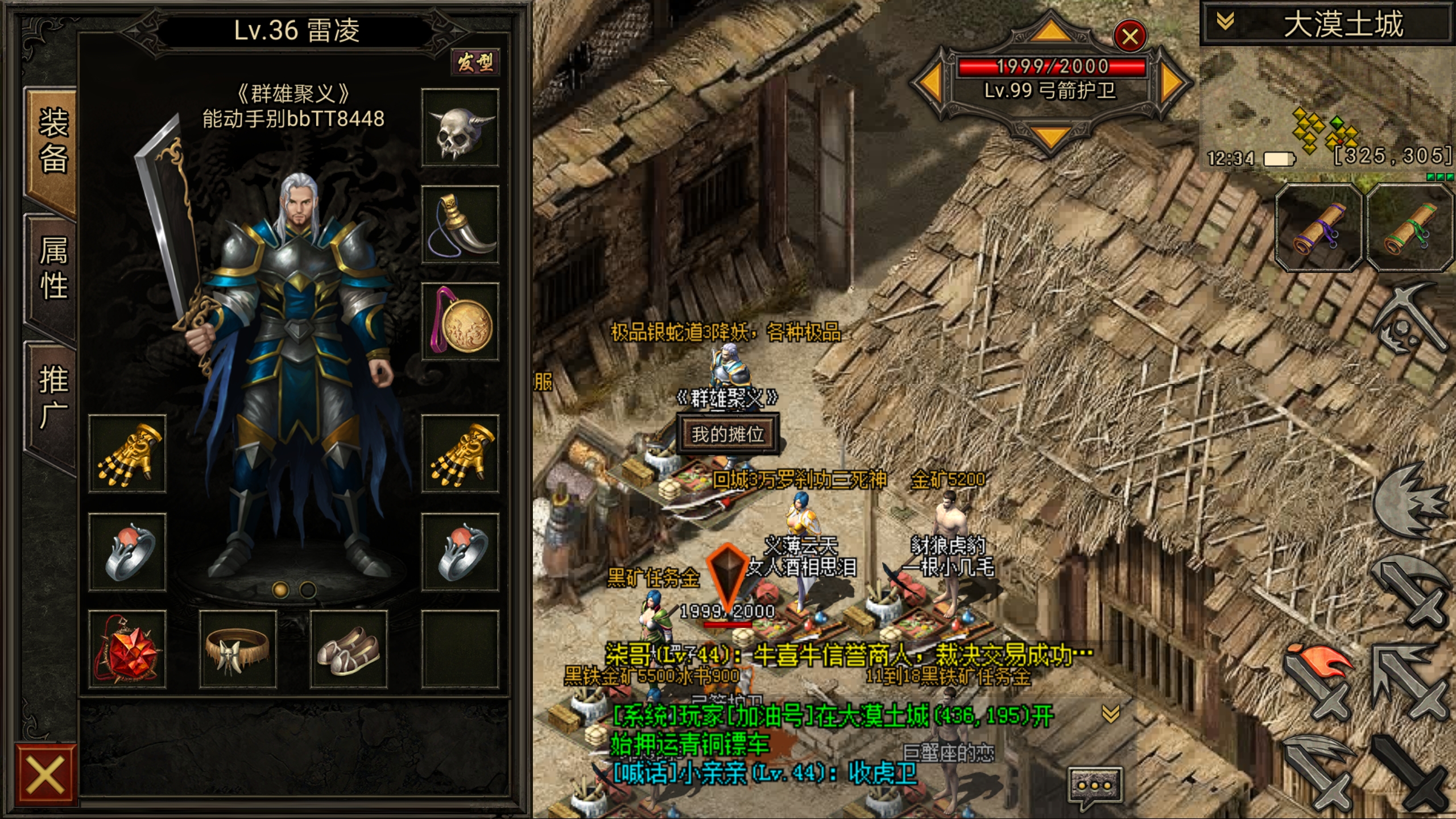
Task: Open the 属性 attributes tab
Action: [x=52, y=268]
